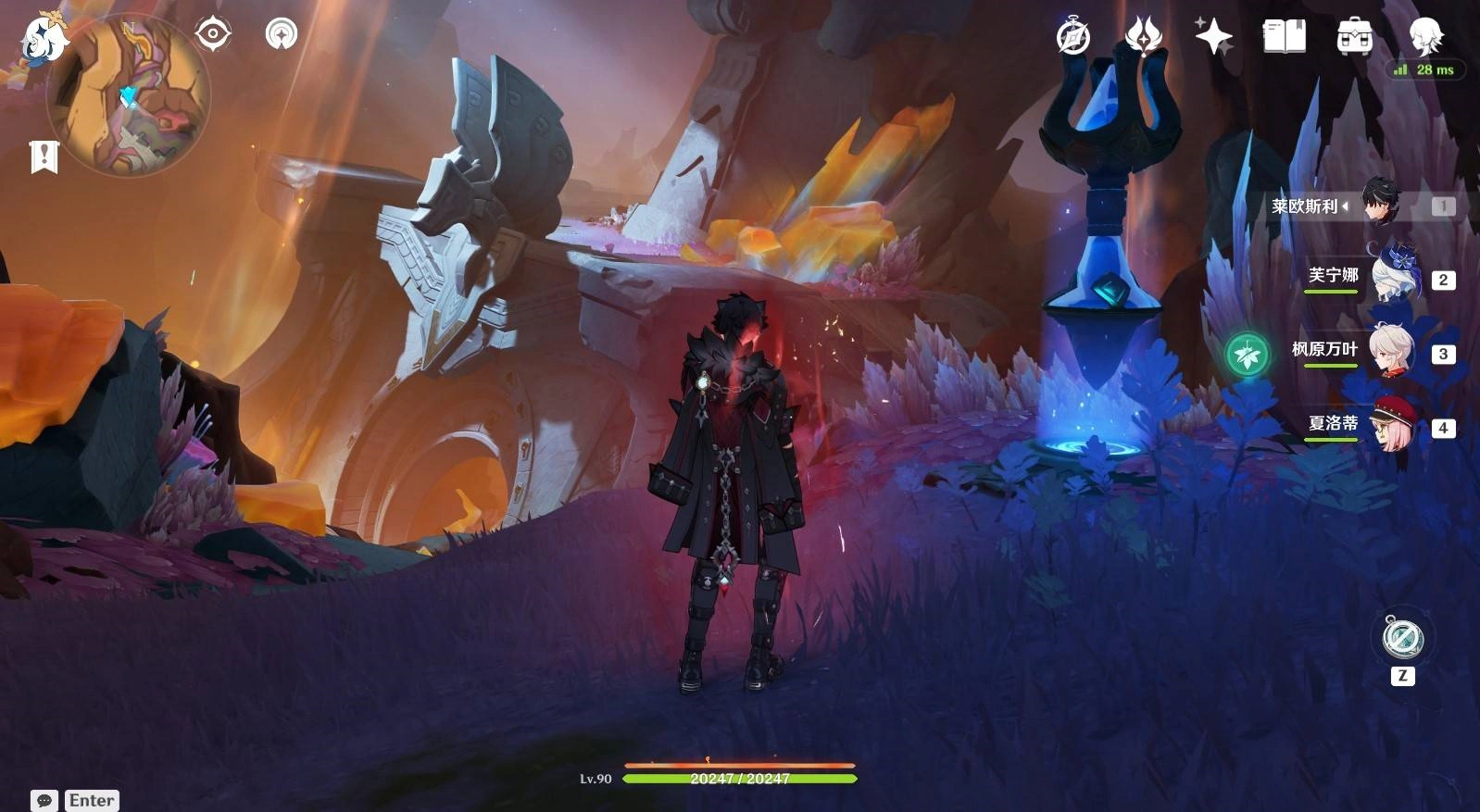Open the chat speech bubble
The height and width of the screenshot is (812, 1480).
tap(44, 800)
